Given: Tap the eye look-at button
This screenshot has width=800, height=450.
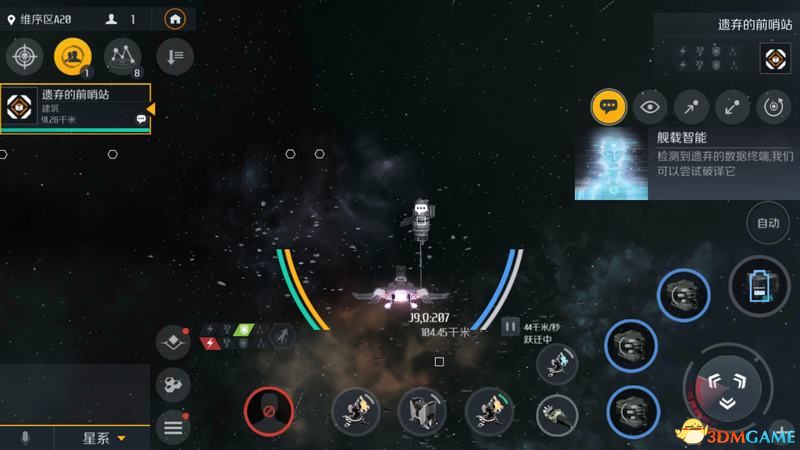Looking at the screenshot, I should click(650, 106).
